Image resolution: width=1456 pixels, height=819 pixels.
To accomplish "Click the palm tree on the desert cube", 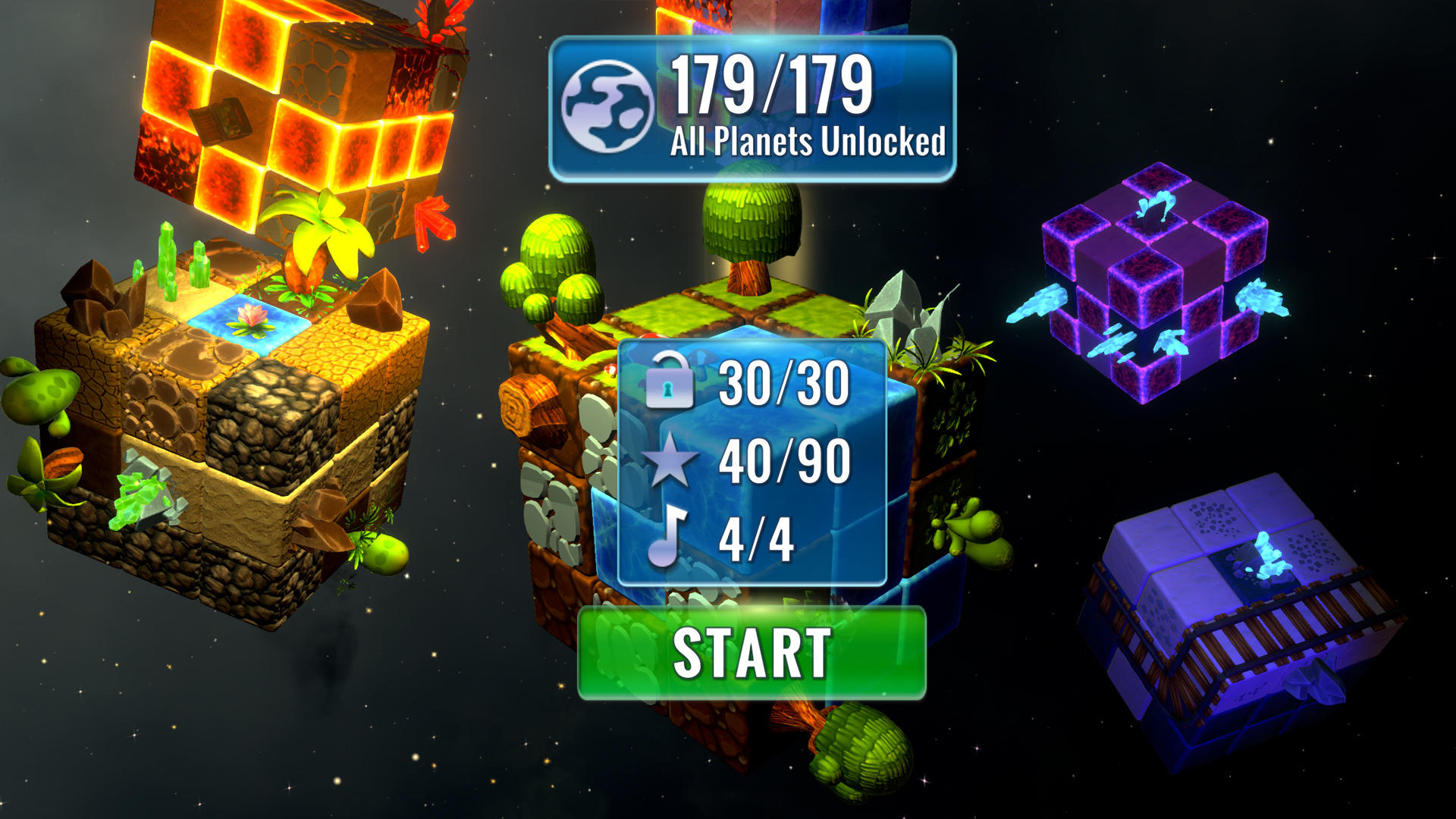I will click(x=318, y=243).
